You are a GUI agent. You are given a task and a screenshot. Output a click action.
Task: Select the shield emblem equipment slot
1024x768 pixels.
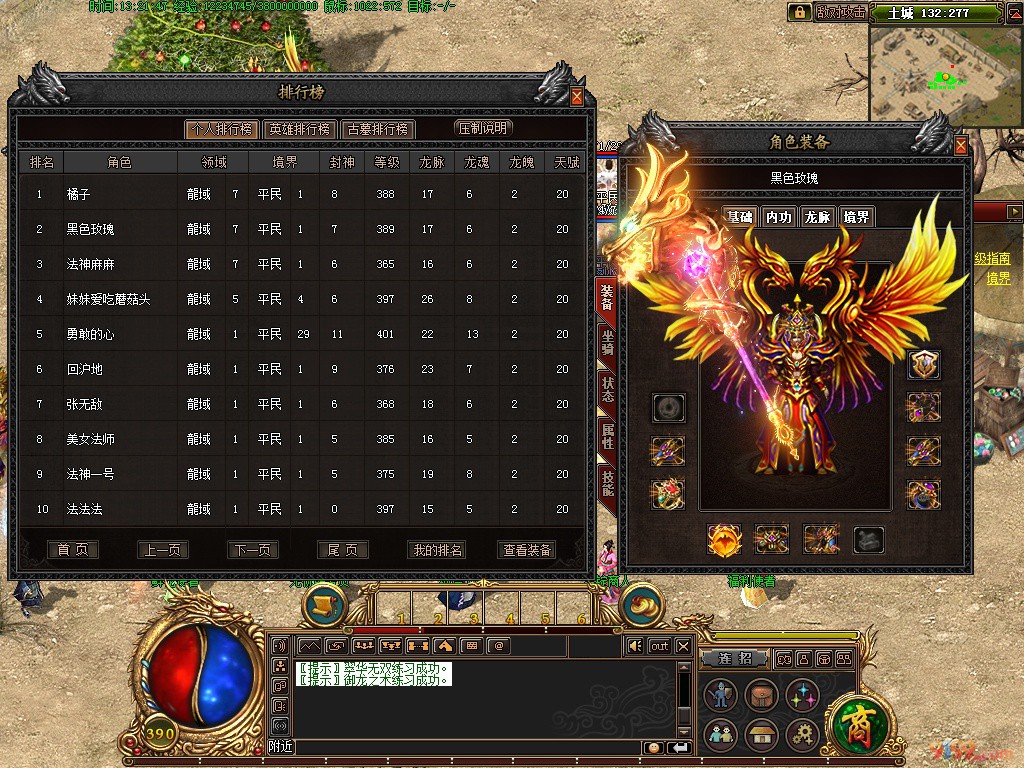click(x=923, y=364)
